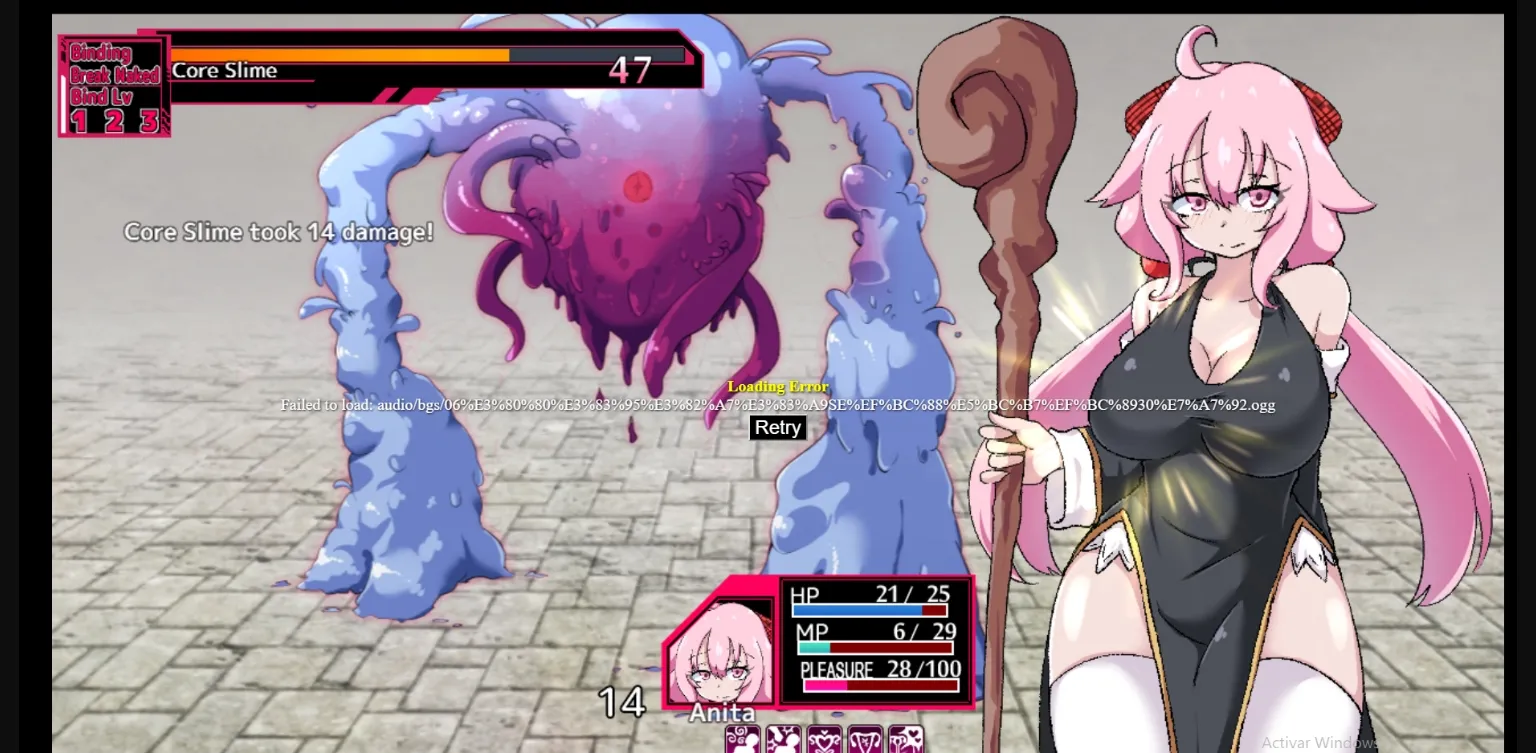The height and width of the screenshot is (753, 1536).
Task: Select the struggle status icon with sparkles
Action: [x=783, y=742]
